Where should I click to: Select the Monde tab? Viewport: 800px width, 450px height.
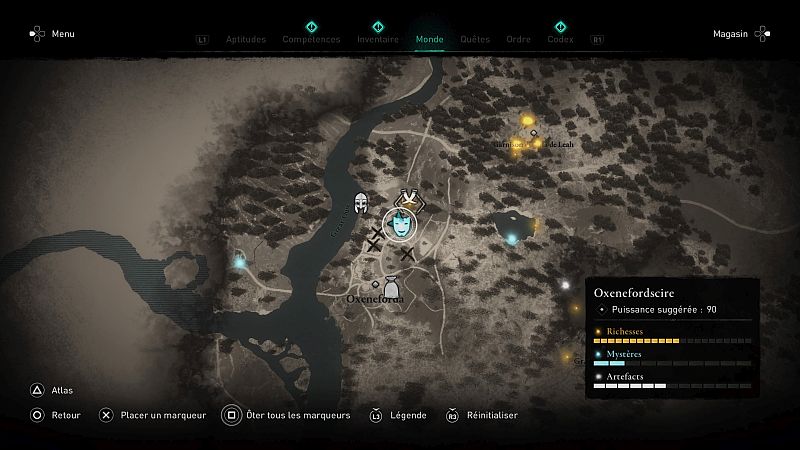(429, 40)
